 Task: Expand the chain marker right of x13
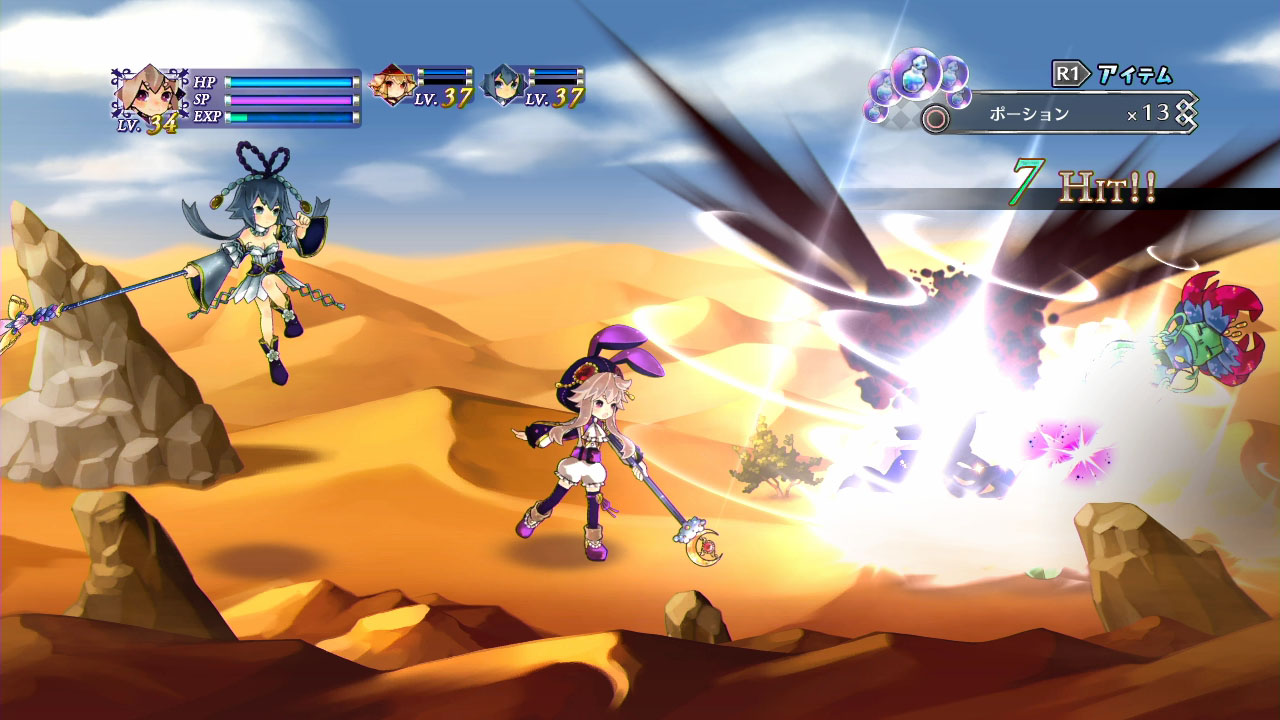1185,110
